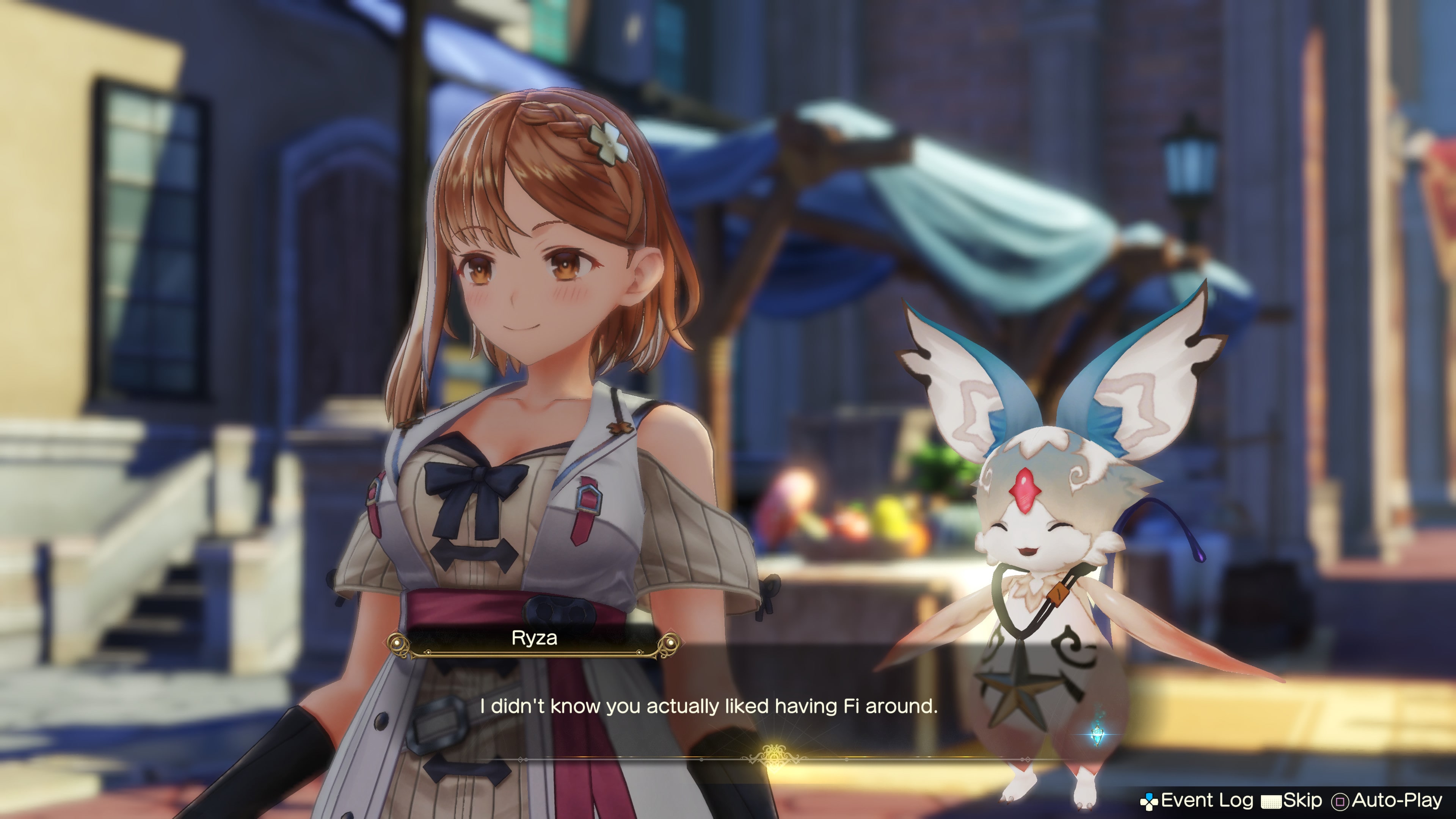Turn on Auto-Play for dialogue
Viewport: 1456px width, 819px height.
pyautogui.click(x=1388, y=800)
